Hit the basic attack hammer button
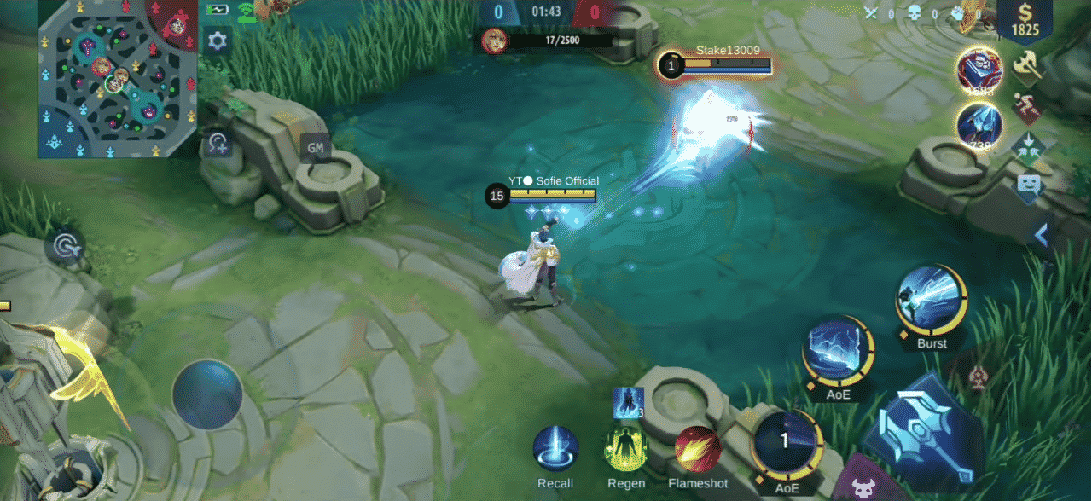This screenshot has width=1091, height=501. [923, 425]
